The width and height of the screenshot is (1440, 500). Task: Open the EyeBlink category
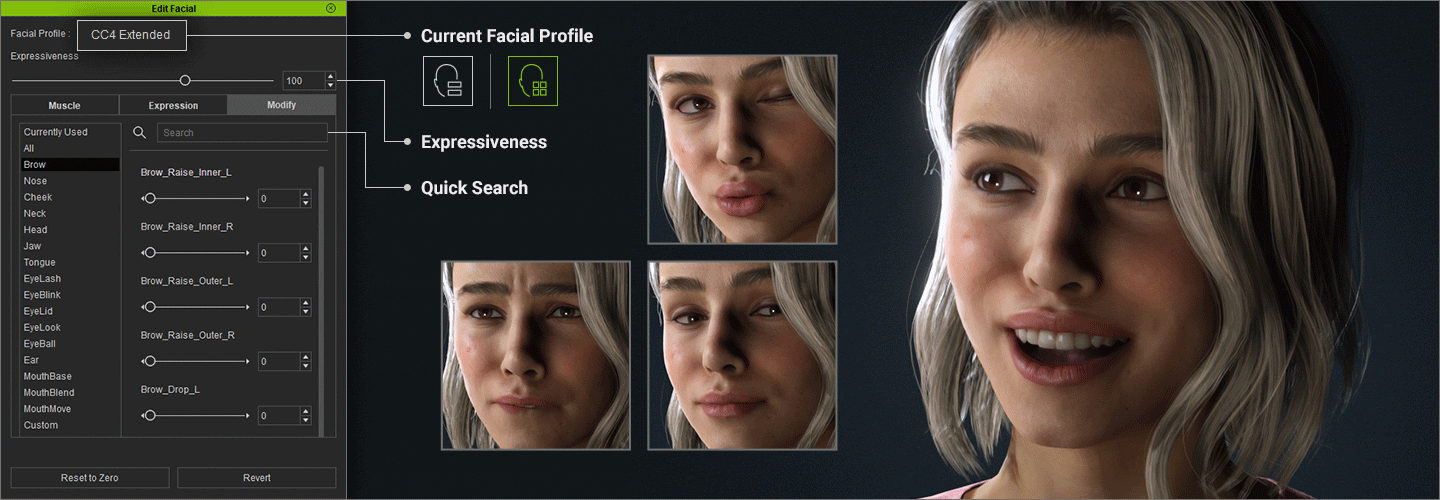point(42,295)
